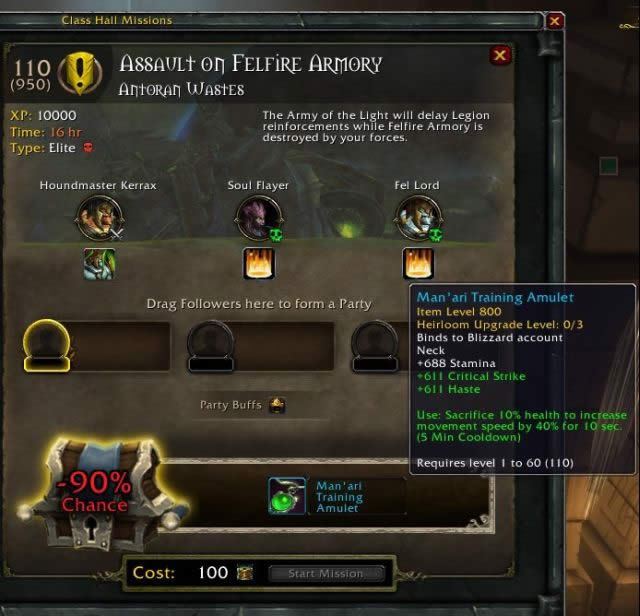The image size is (640, 616).
Task: Select the Houndmaster Kerrax enemy portrait
Action: click(x=99, y=216)
